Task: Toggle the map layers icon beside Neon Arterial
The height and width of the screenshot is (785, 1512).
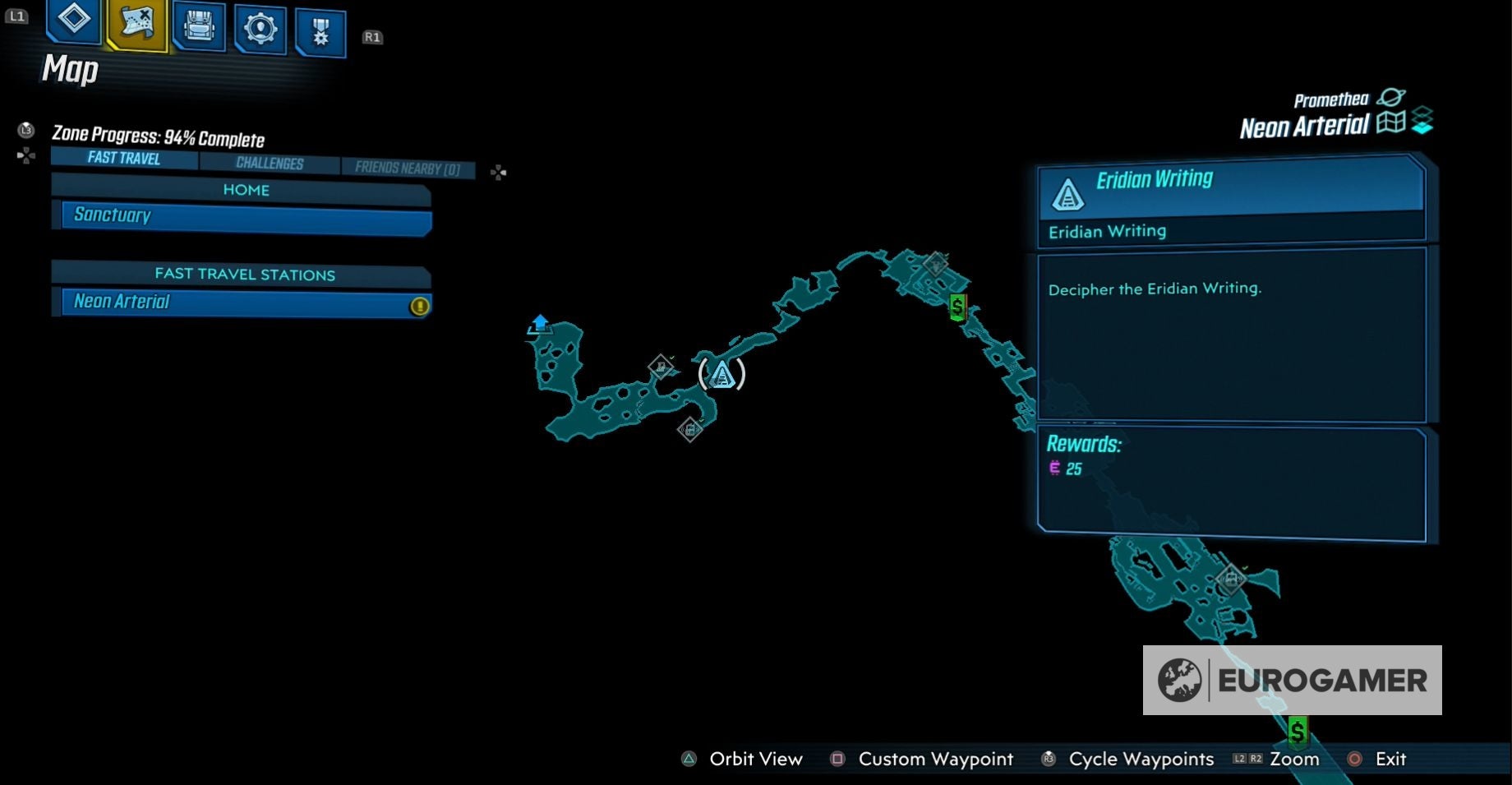Action: click(x=1423, y=120)
